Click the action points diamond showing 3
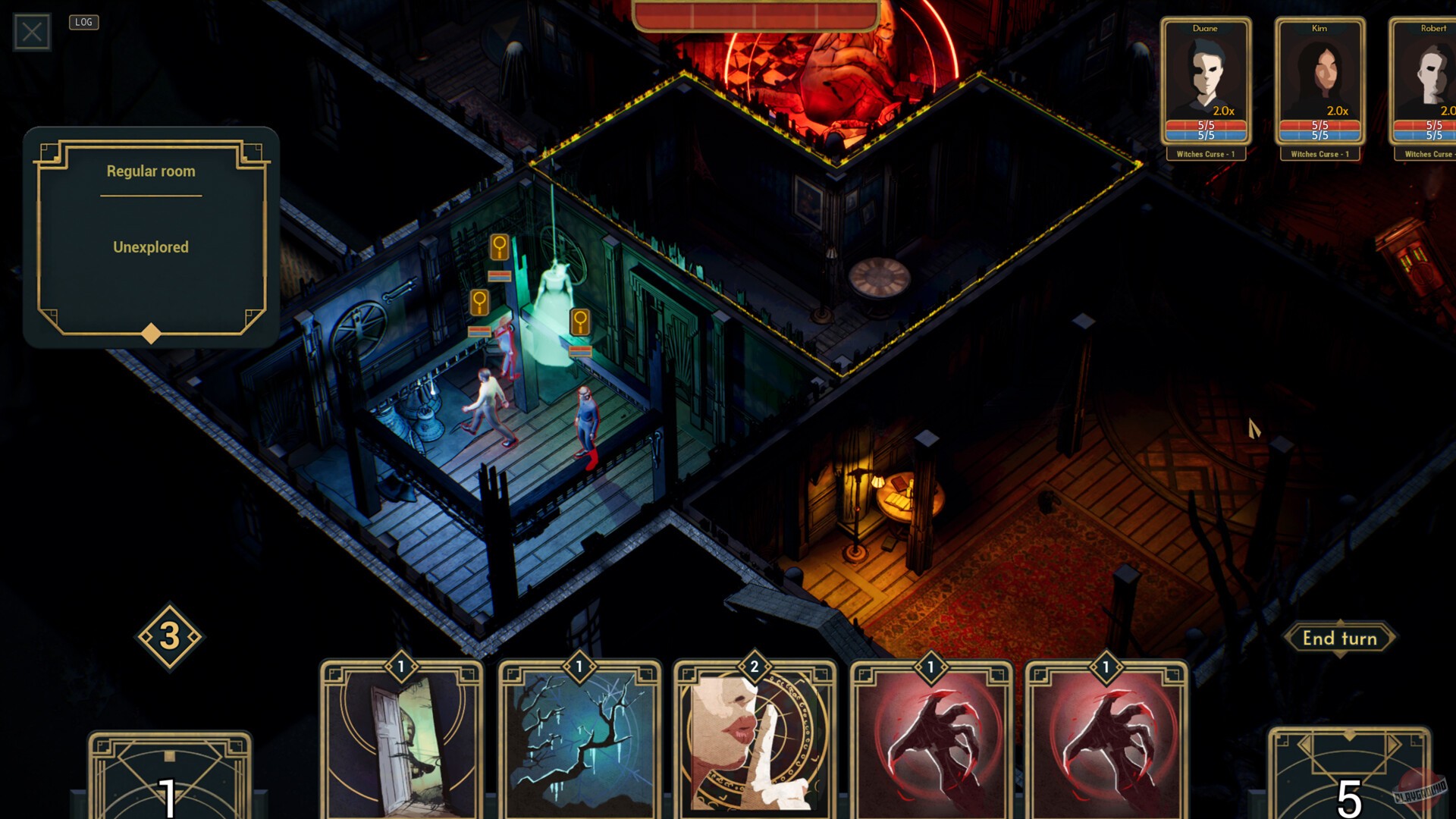 click(x=170, y=637)
